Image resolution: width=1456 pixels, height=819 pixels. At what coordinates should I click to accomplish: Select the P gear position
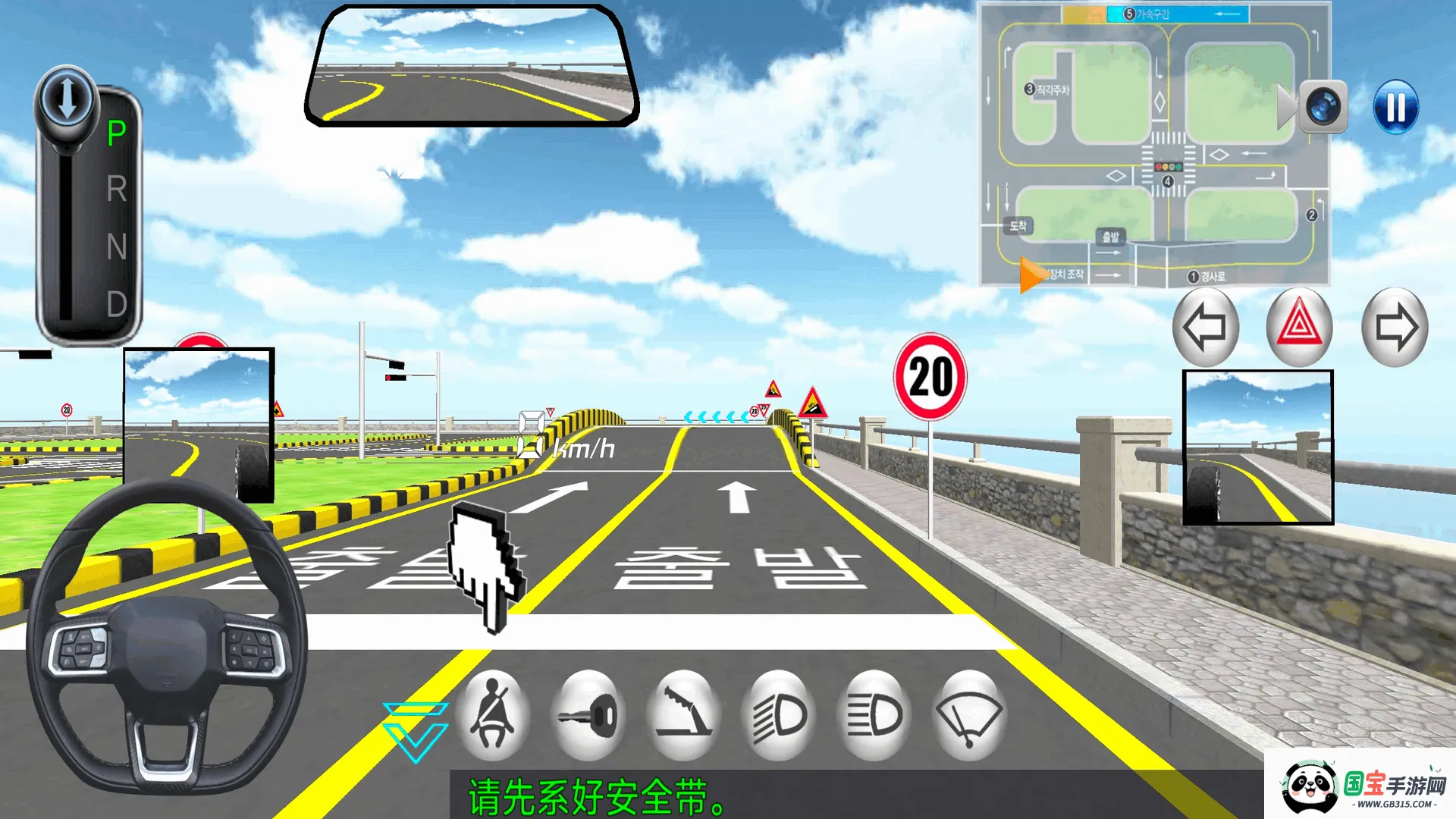click(x=117, y=134)
